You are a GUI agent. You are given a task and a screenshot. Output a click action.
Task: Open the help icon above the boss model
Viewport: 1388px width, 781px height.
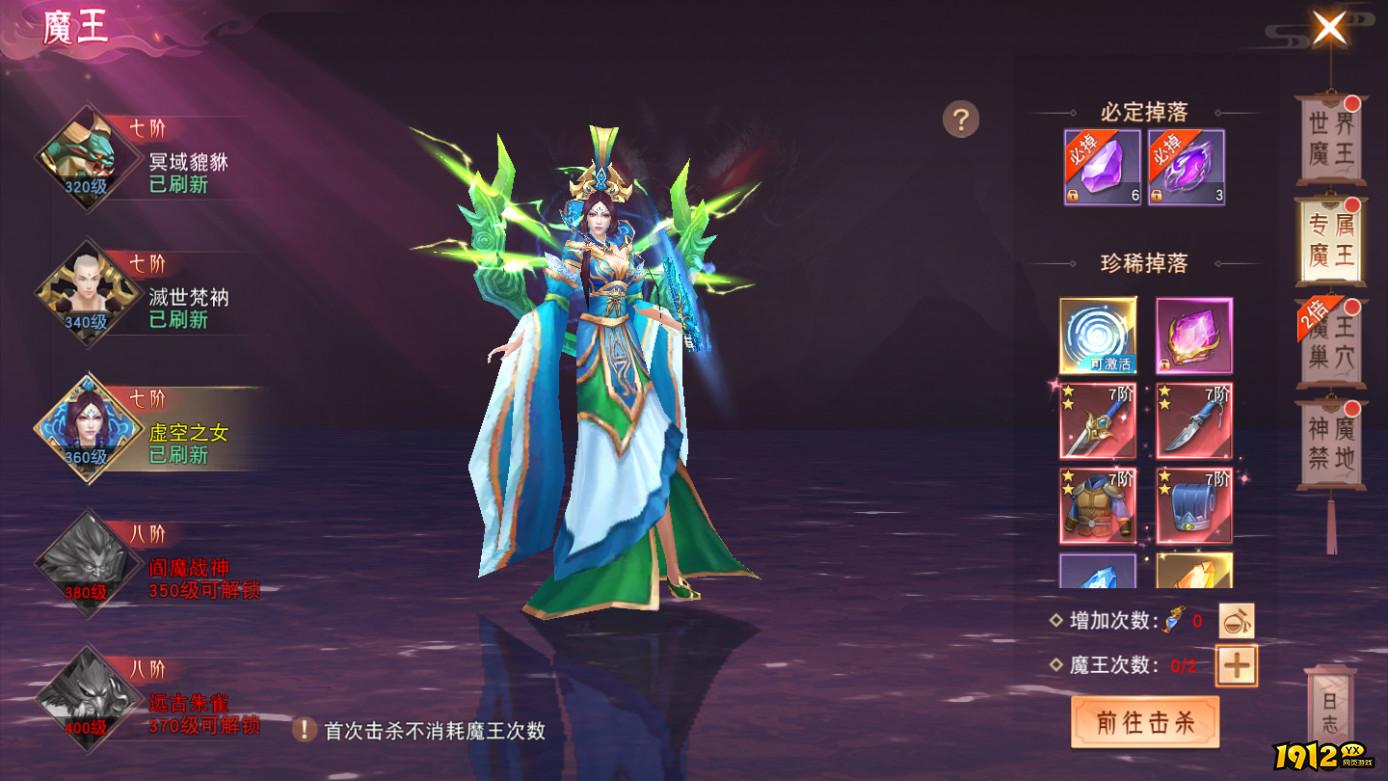point(962,120)
